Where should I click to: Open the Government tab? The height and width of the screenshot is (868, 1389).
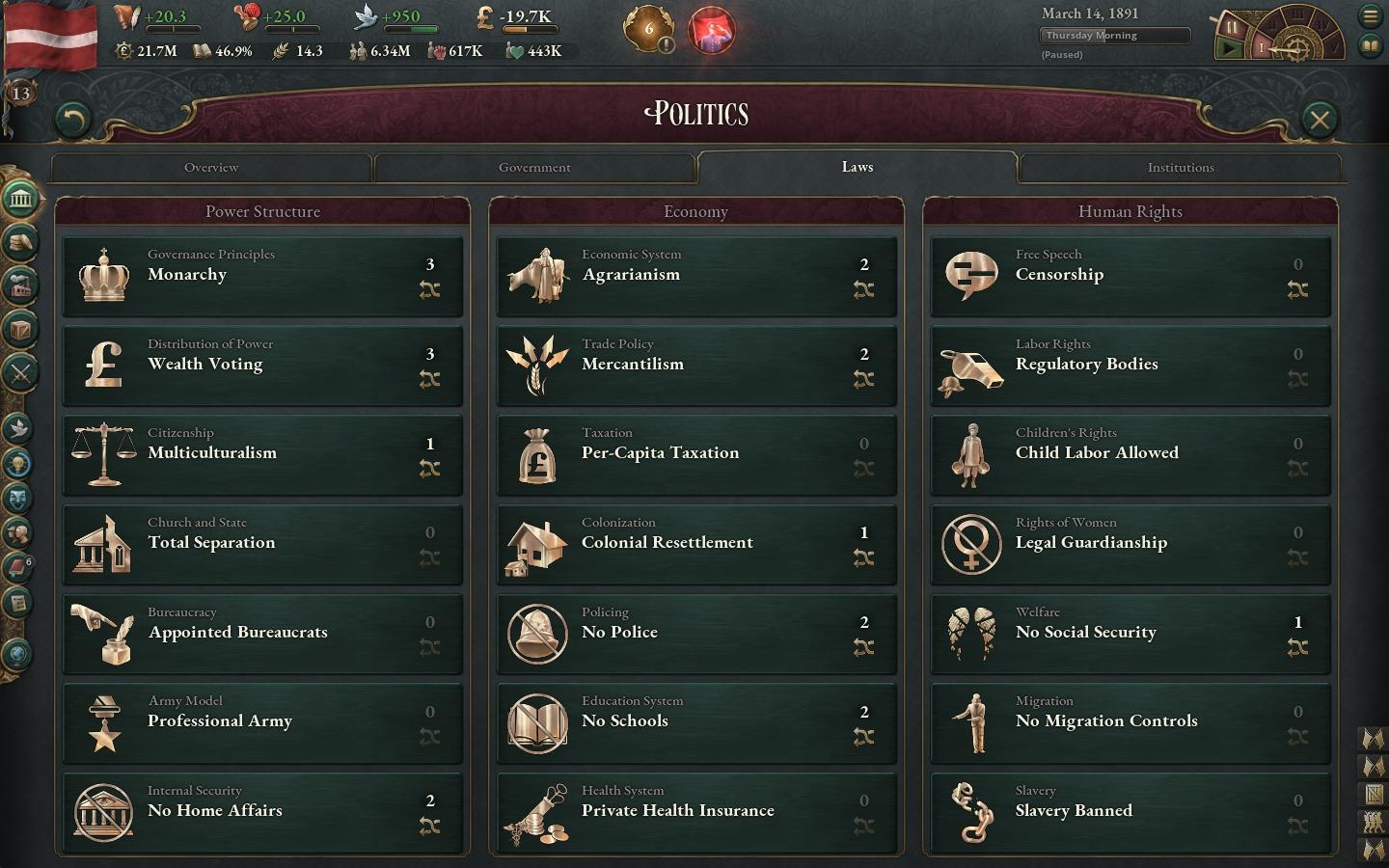[534, 168]
